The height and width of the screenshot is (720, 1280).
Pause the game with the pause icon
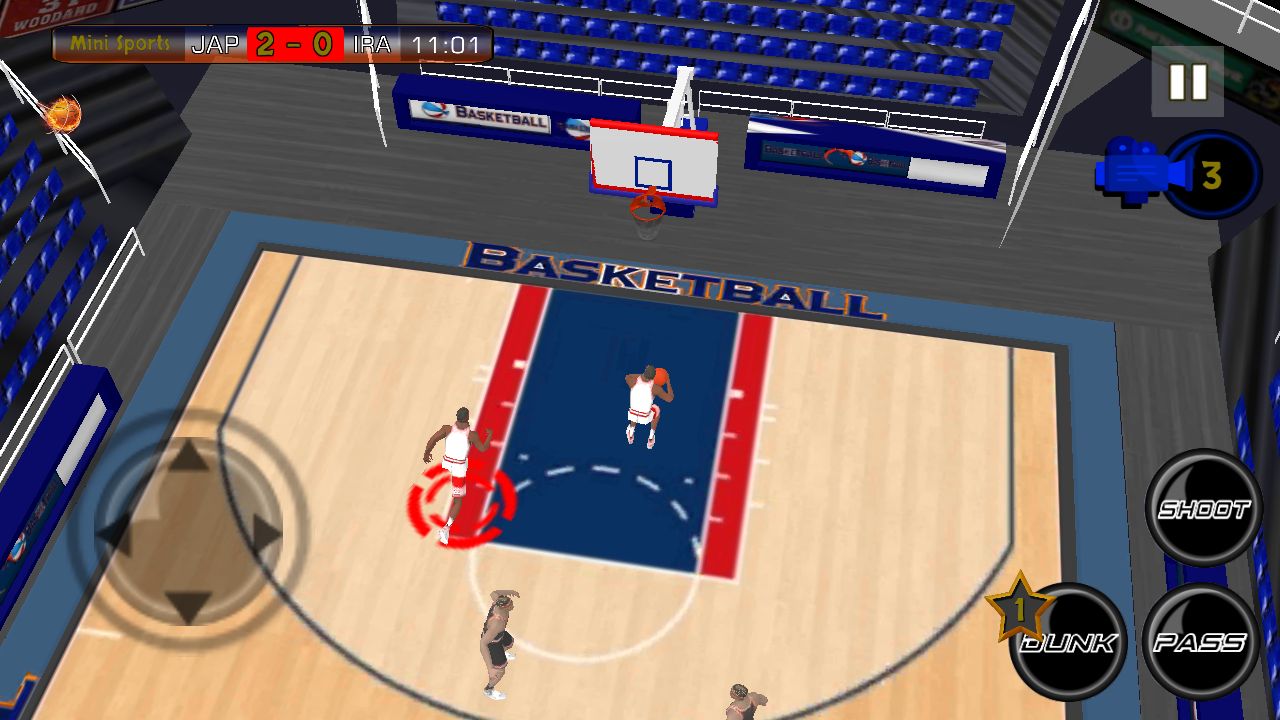pyautogui.click(x=1186, y=84)
